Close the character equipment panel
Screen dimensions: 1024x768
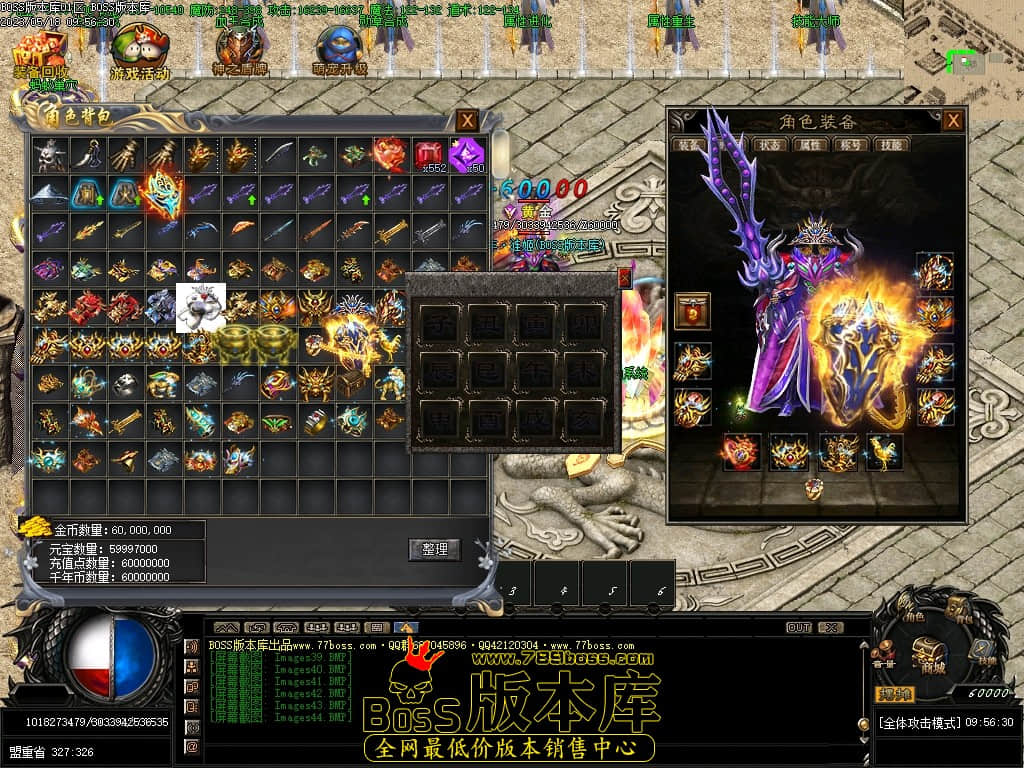954,121
